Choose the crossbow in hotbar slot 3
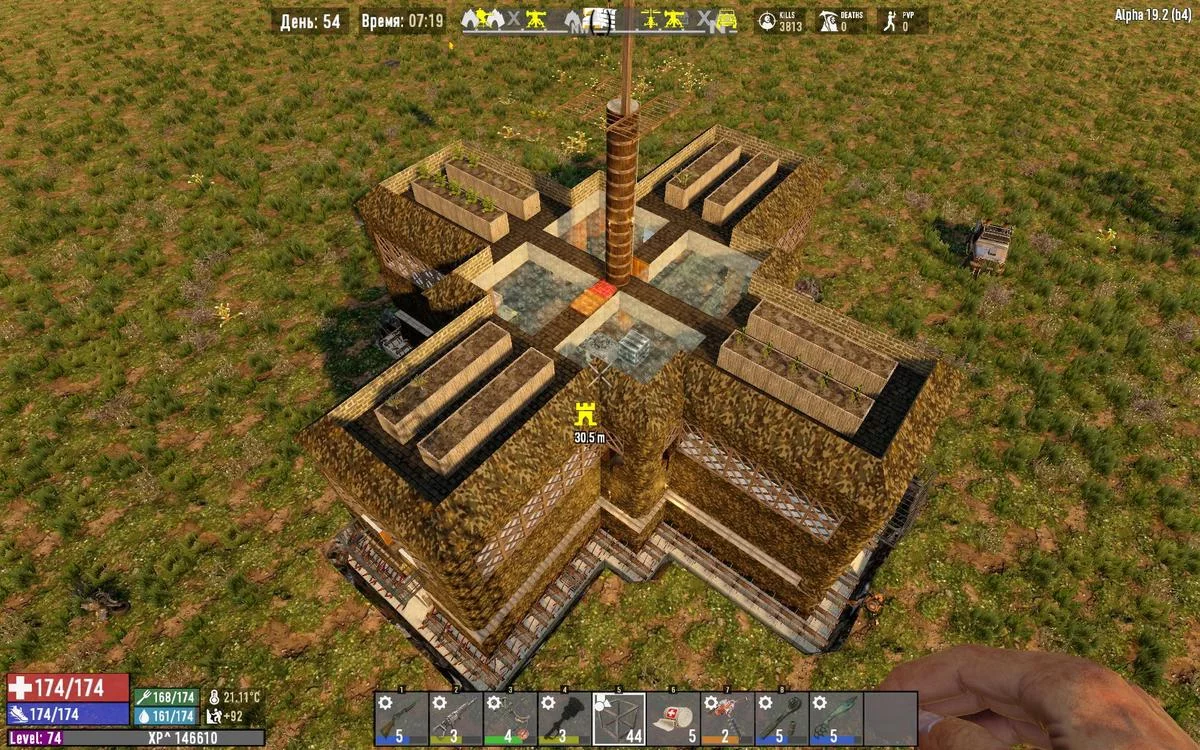The width and height of the screenshot is (1200, 750). click(510, 718)
